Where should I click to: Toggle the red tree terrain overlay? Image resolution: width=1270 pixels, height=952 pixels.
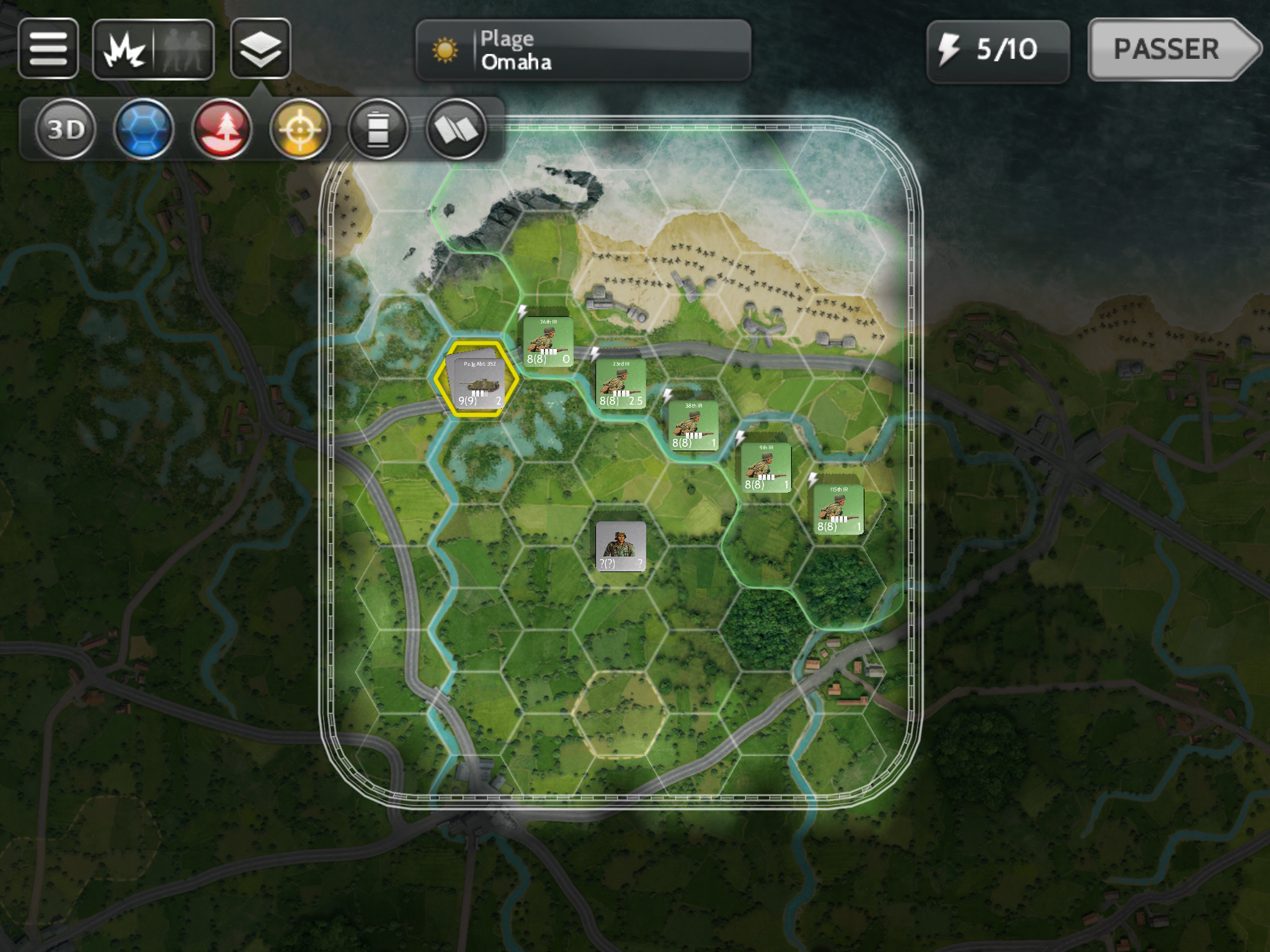(221, 129)
